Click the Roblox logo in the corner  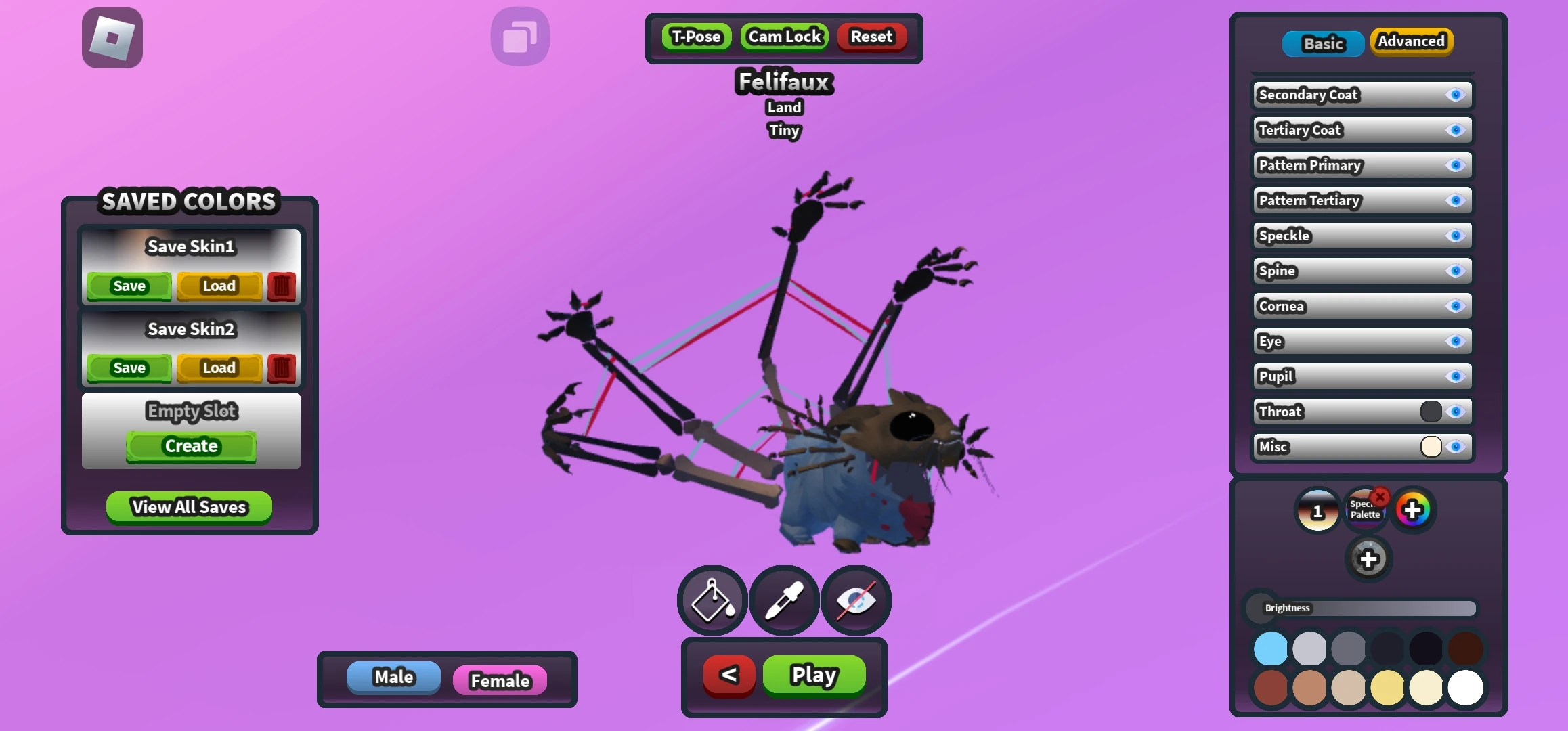point(112,38)
